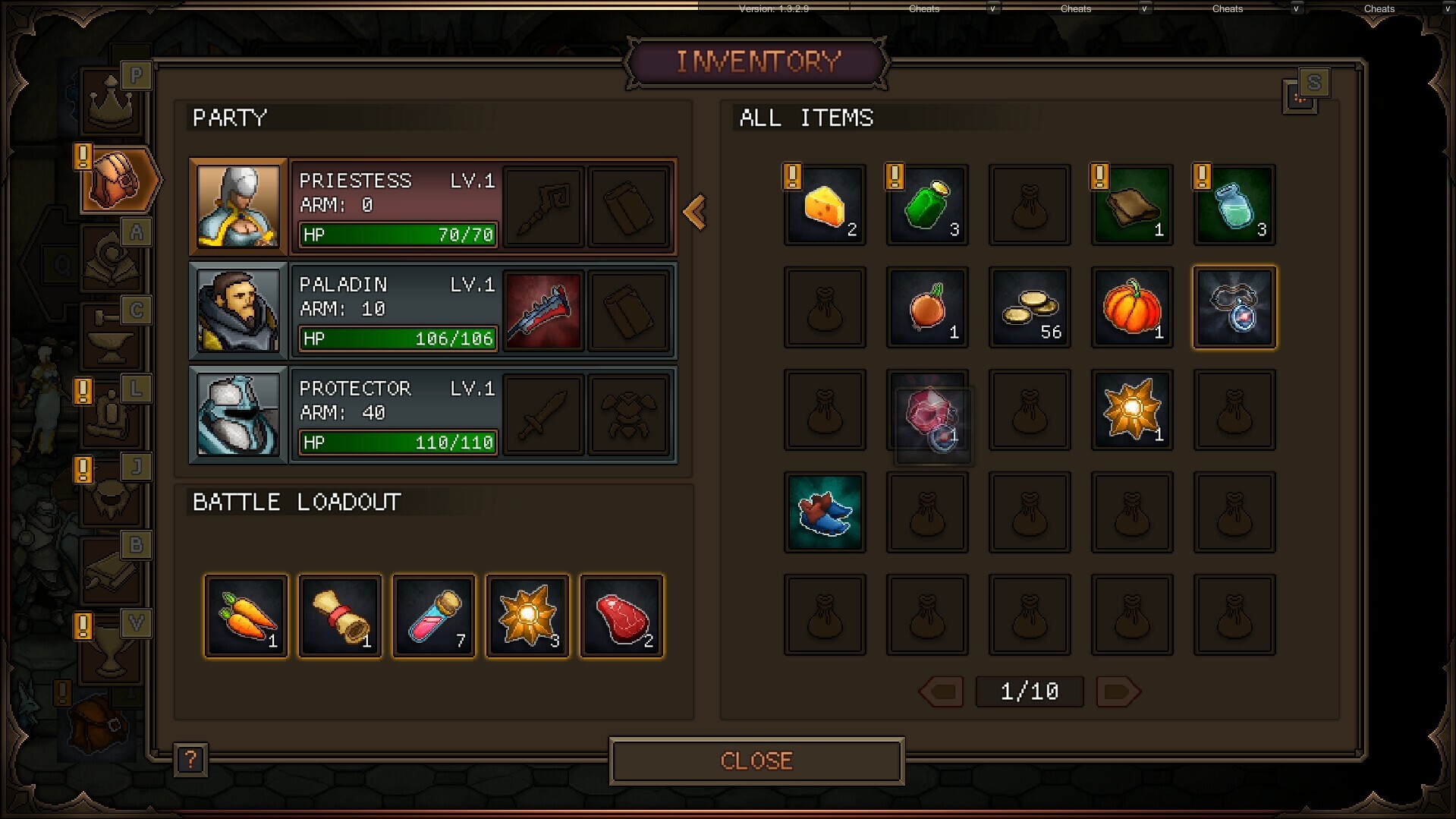1456x819 pixels.
Task: Click the help question mark button
Action: tap(190, 760)
